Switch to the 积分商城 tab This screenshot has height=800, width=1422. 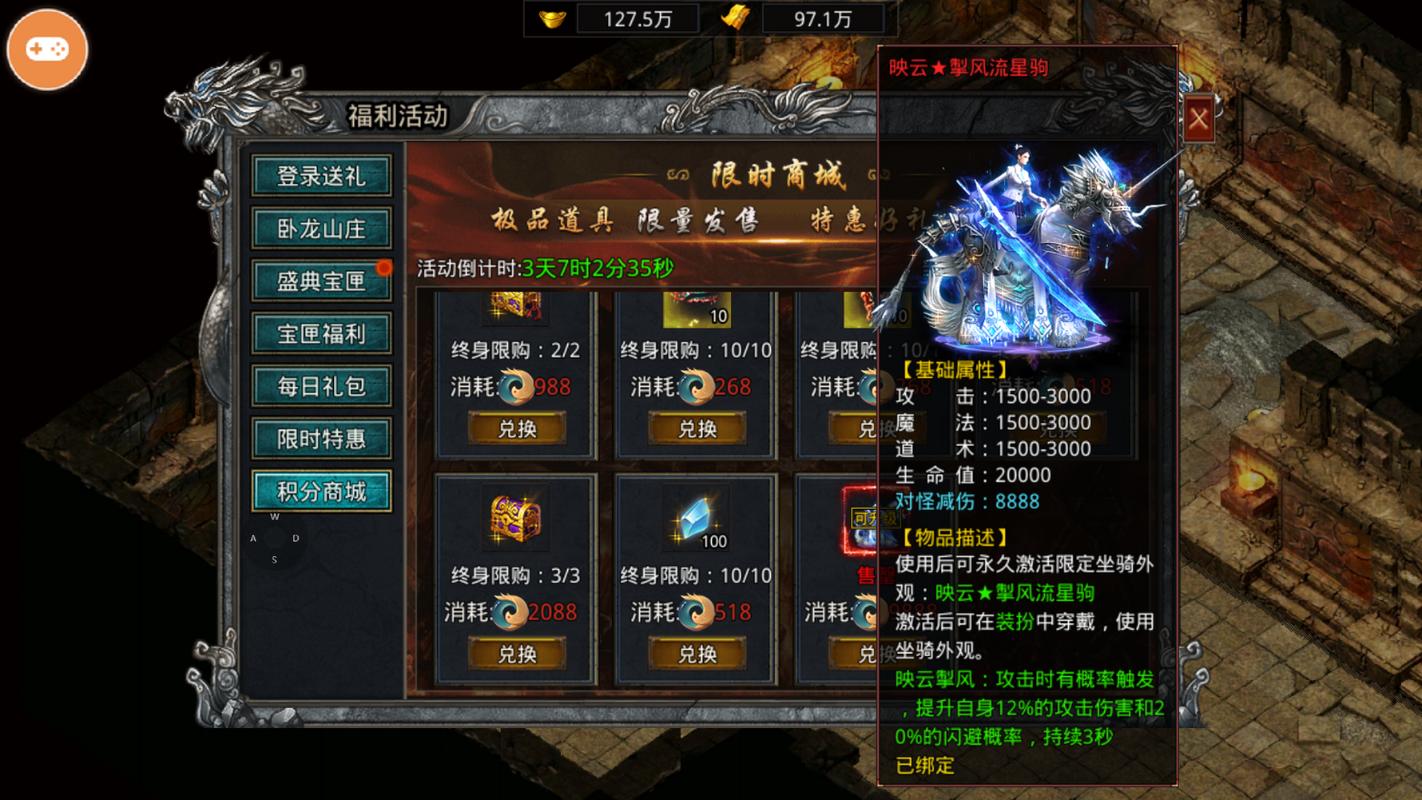click(x=321, y=490)
